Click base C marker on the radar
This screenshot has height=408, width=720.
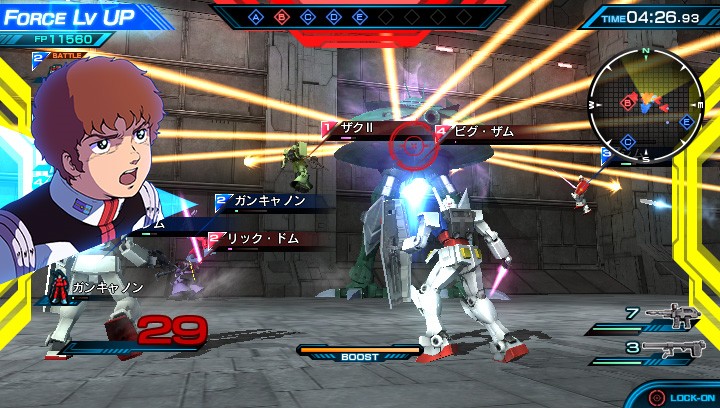pyautogui.click(x=626, y=141)
